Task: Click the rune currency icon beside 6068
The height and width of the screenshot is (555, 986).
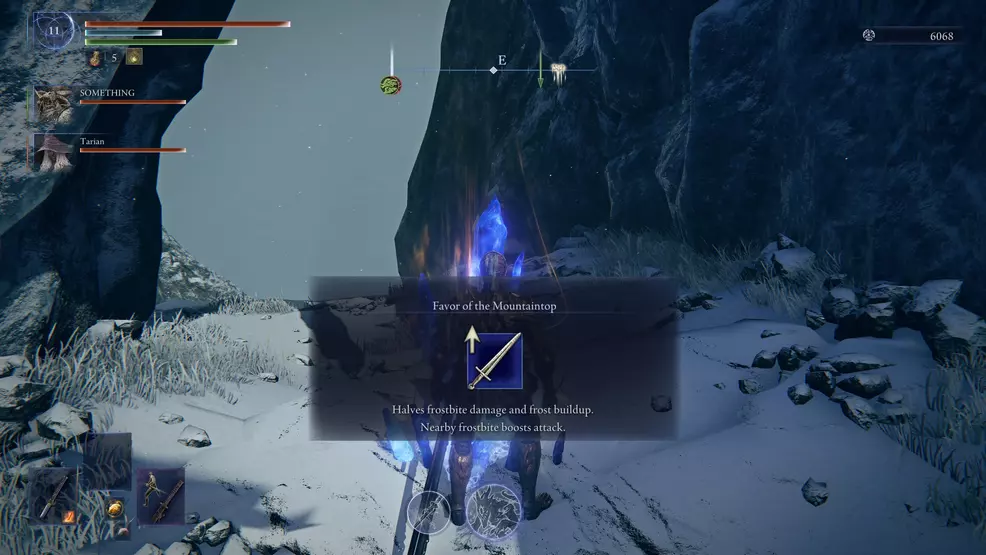Action: [869, 36]
